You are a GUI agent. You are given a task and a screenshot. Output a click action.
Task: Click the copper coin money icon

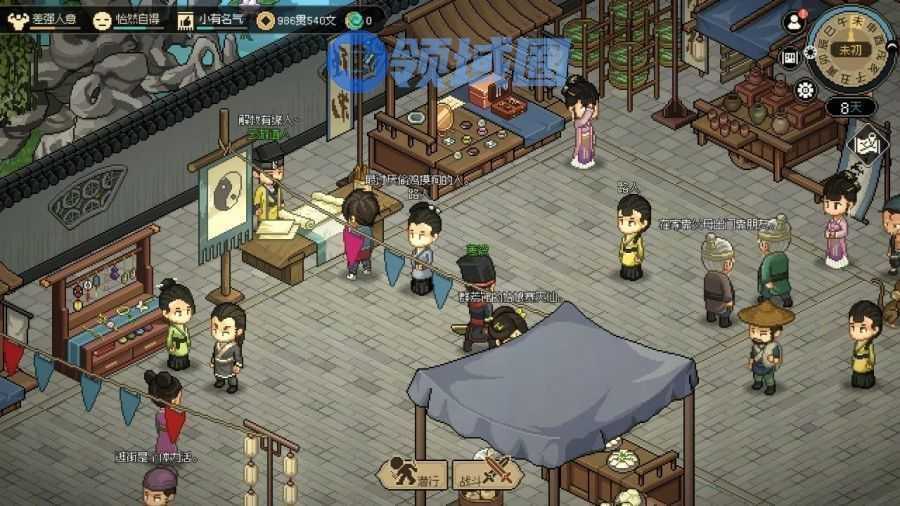[266, 19]
